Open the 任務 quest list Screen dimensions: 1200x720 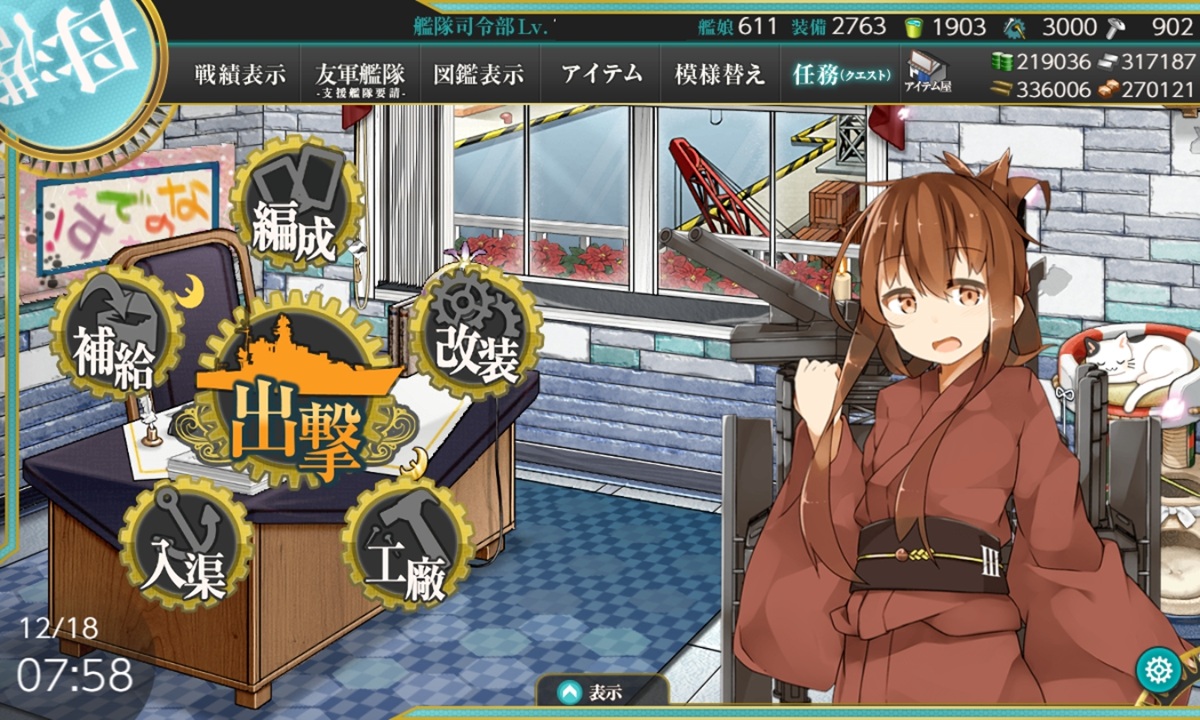838,74
